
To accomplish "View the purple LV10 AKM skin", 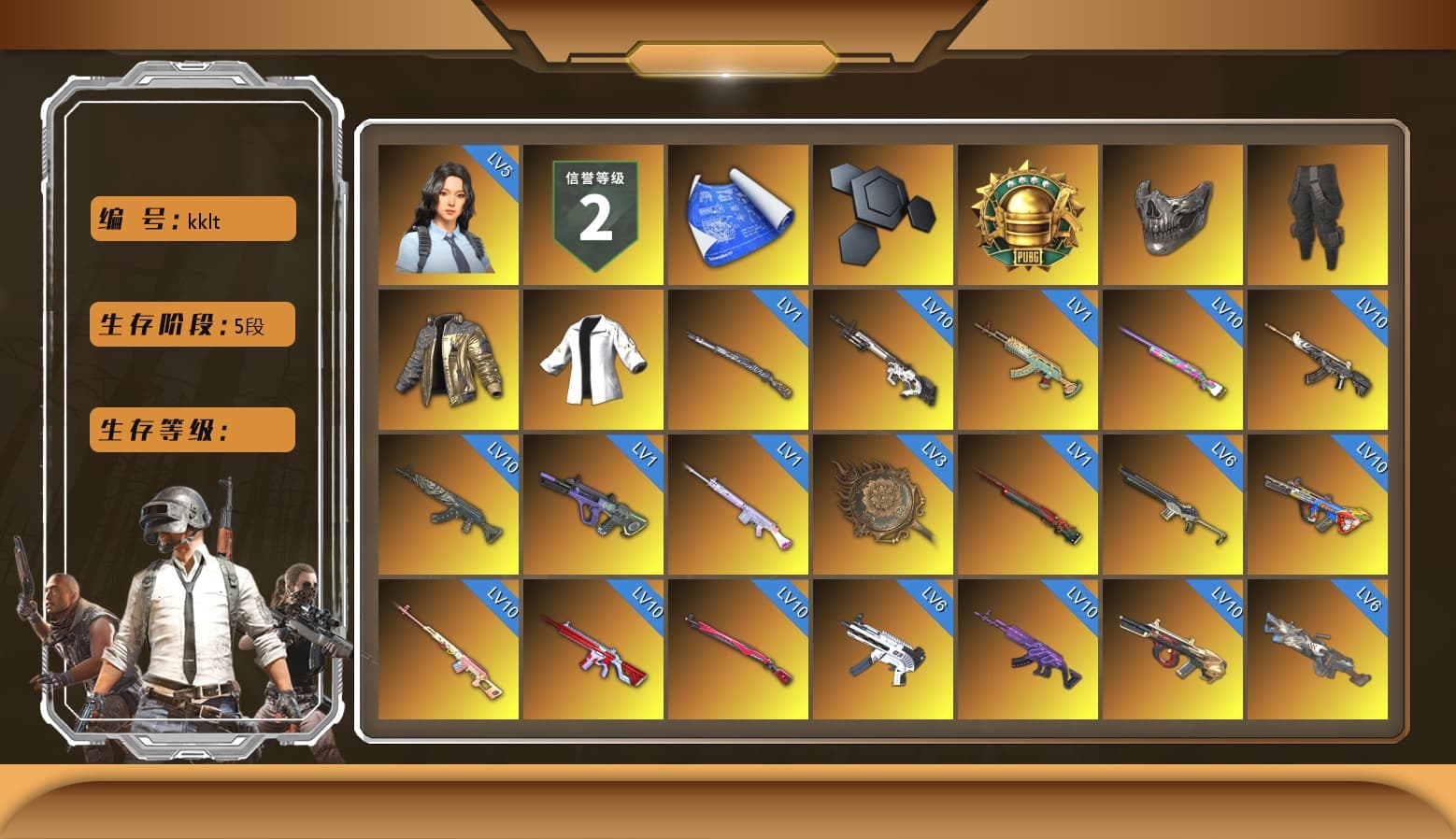I will click(1028, 649).
